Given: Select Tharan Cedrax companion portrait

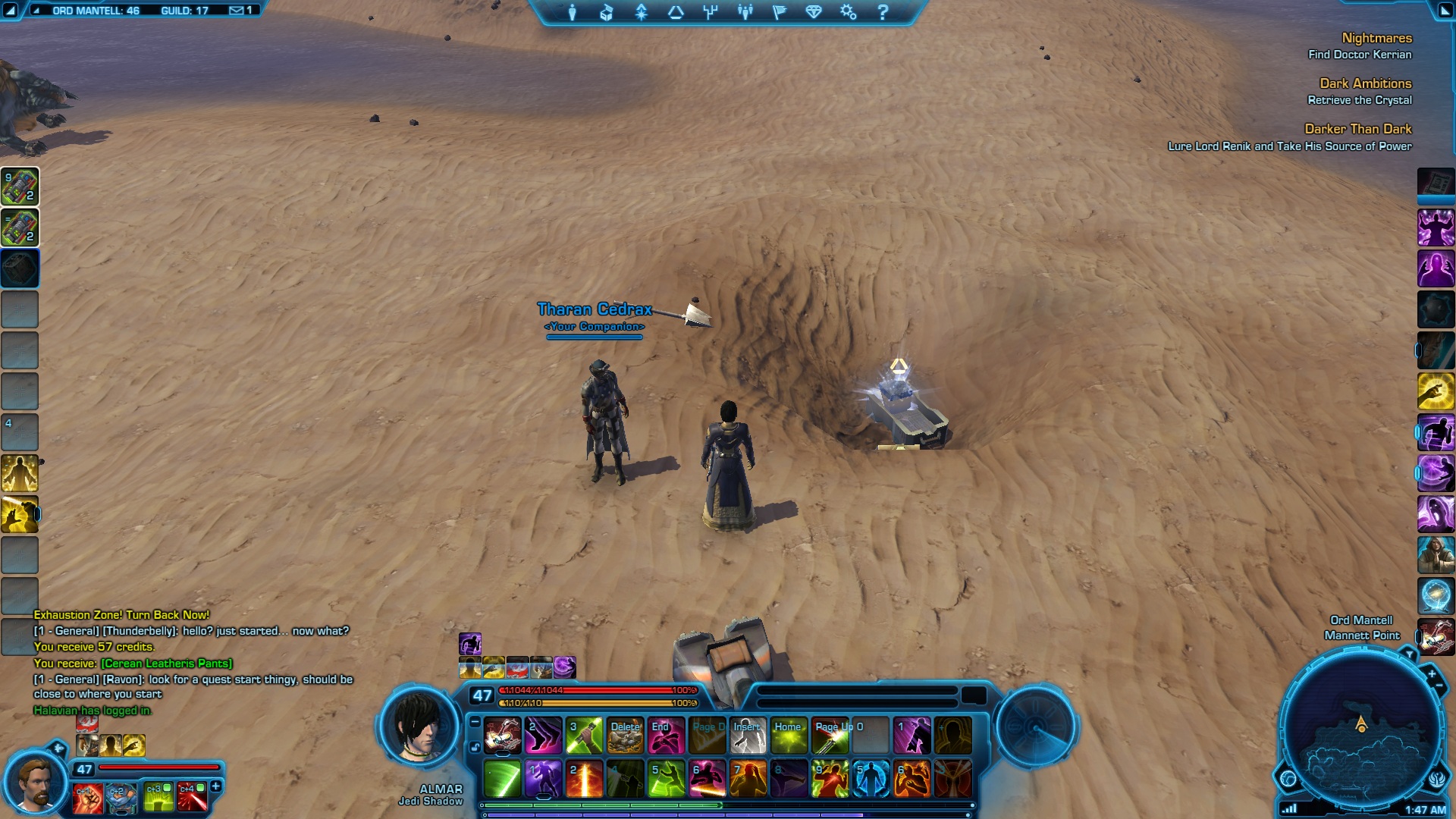Looking at the screenshot, I should pos(32,782).
